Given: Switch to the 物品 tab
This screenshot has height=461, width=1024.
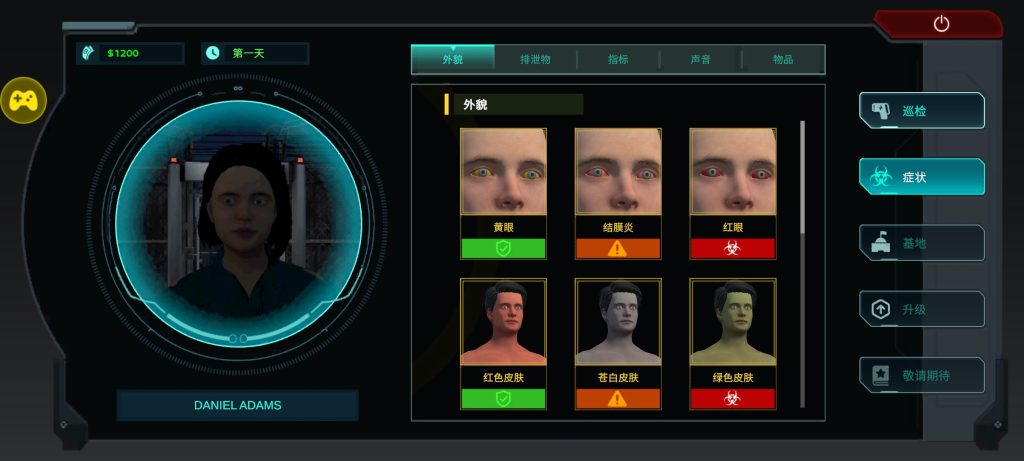Looking at the screenshot, I should pos(783,60).
